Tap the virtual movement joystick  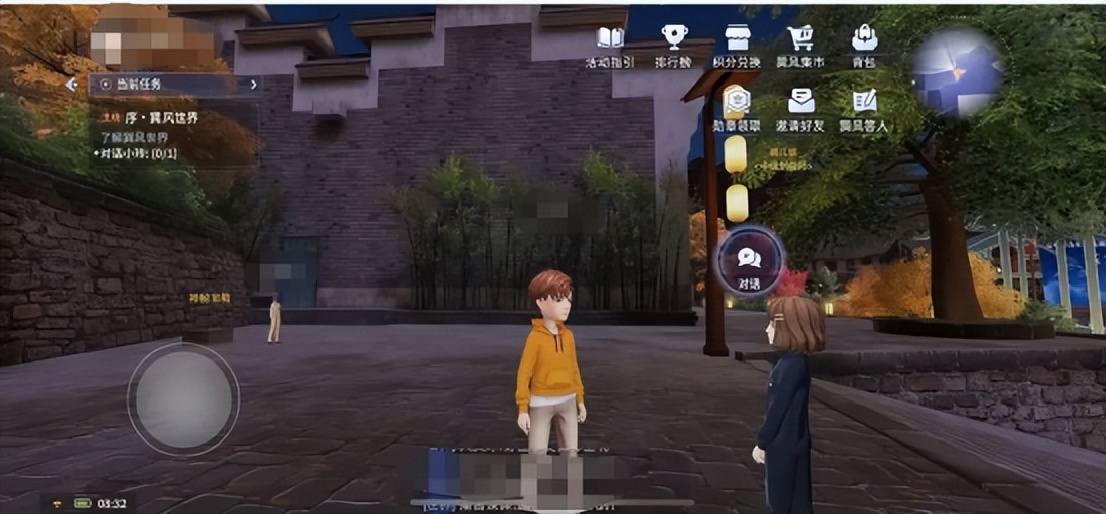tap(183, 399)
